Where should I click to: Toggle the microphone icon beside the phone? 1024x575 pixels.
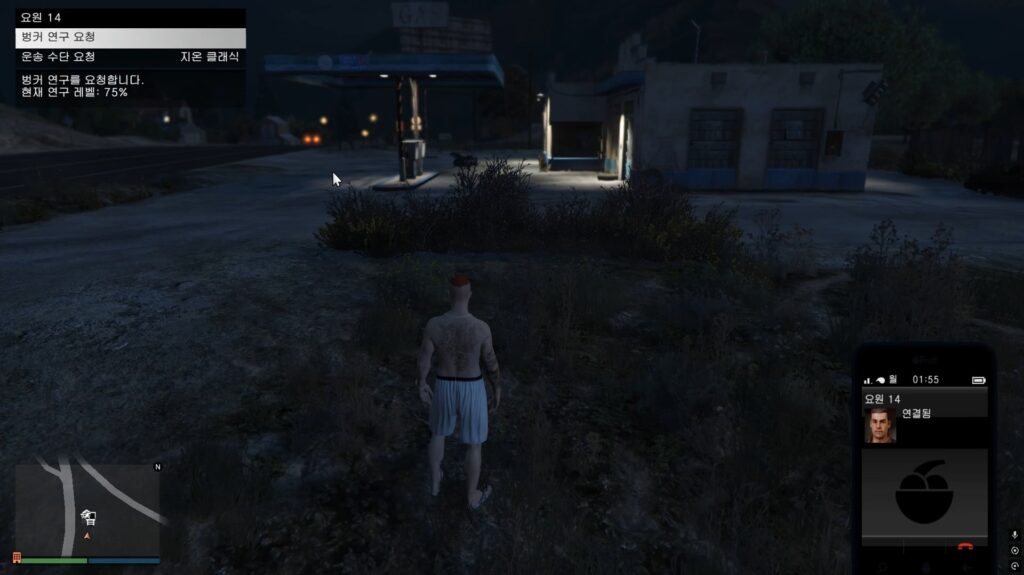point(1015,535)
